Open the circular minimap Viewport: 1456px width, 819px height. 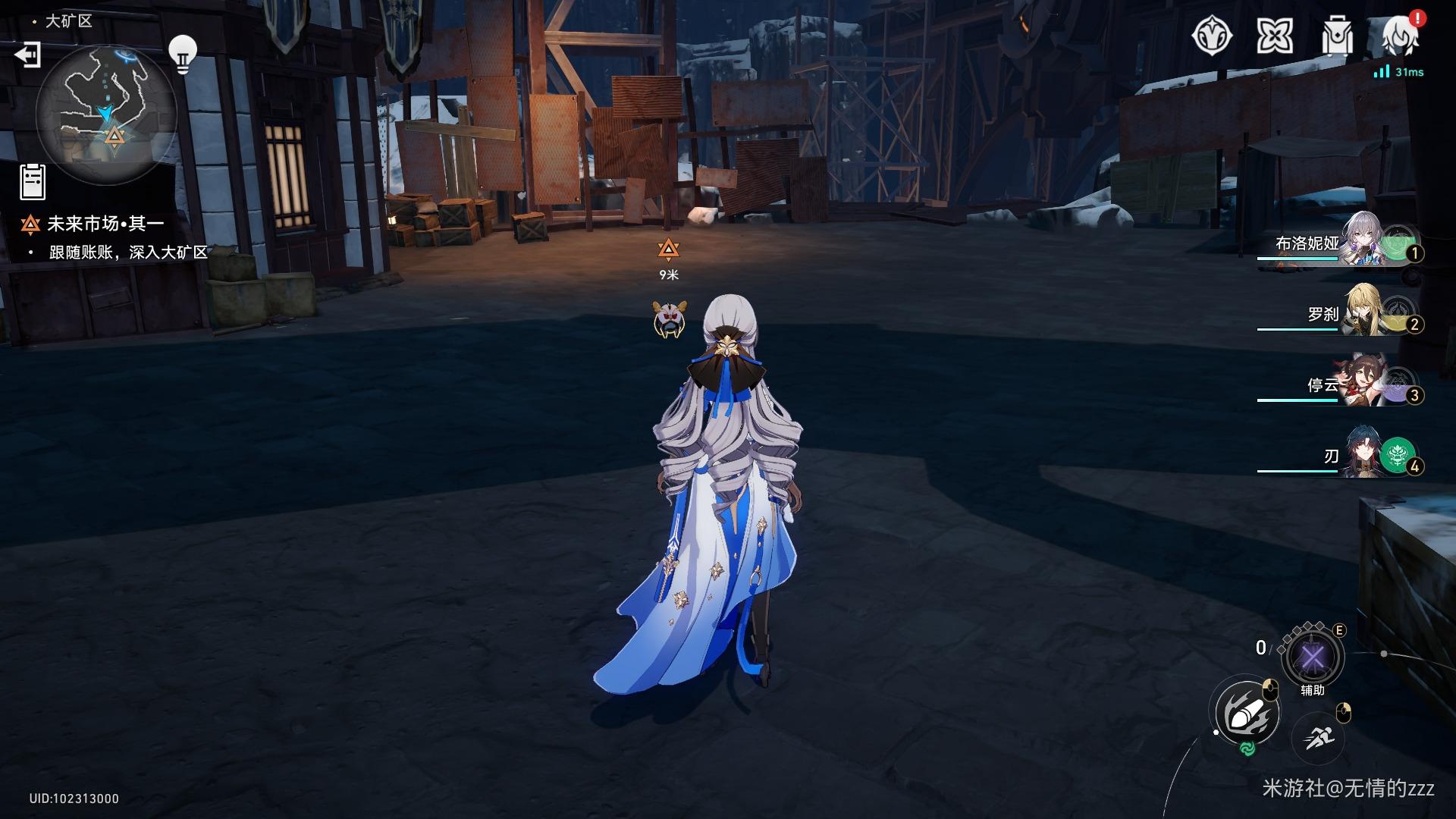105,114
